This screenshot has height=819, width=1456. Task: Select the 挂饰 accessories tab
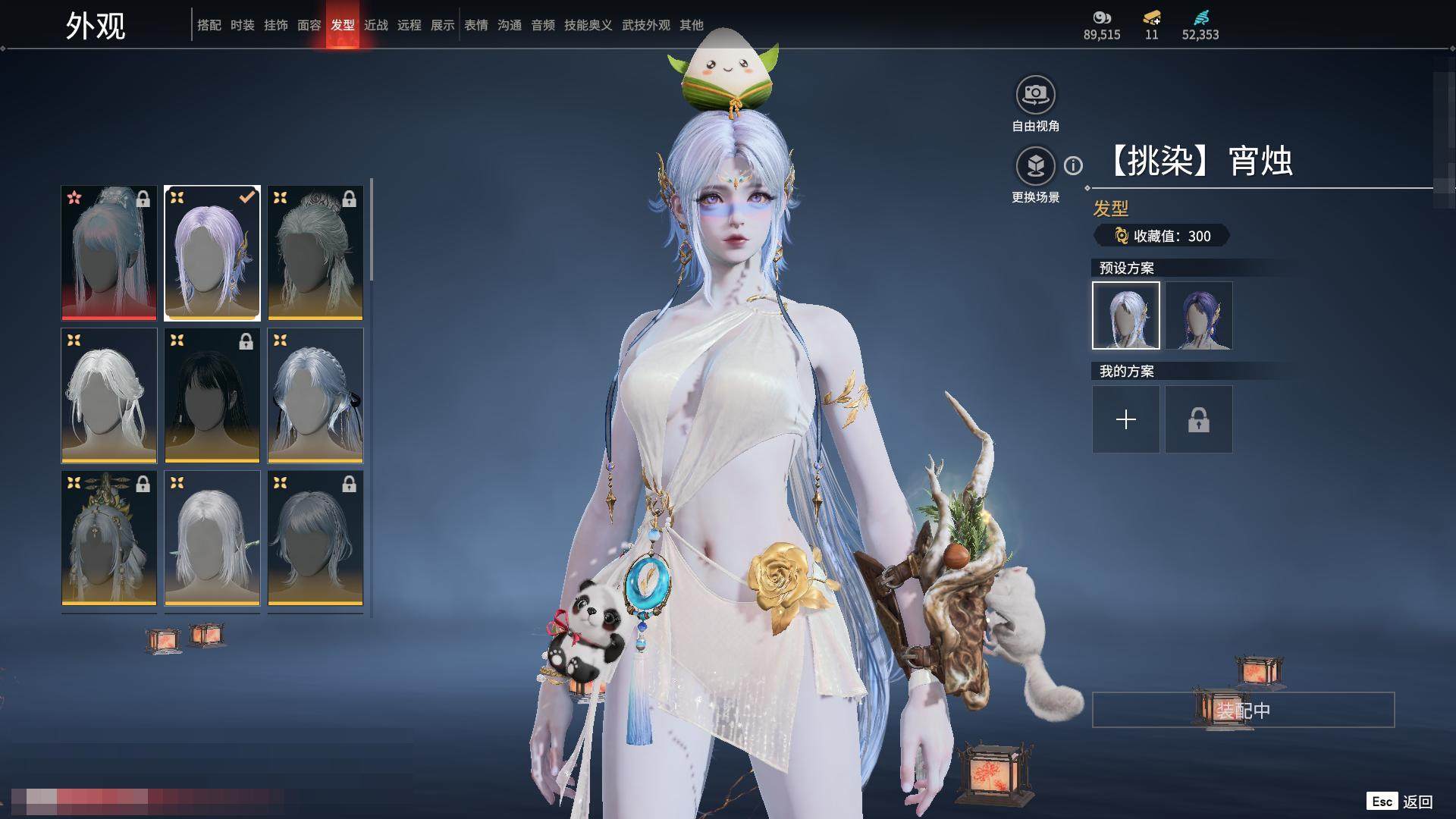275,25
